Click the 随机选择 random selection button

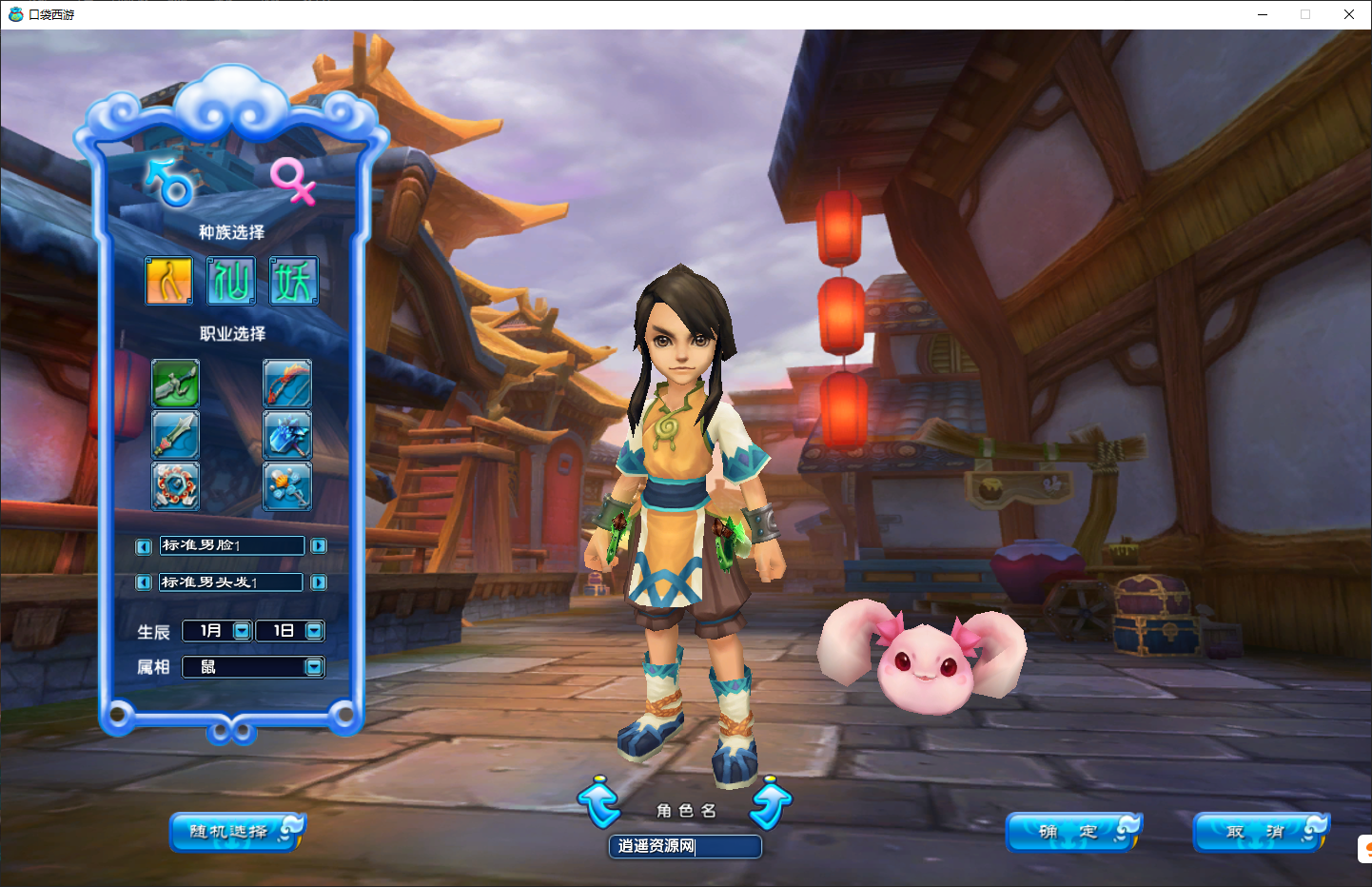[235, 832]
